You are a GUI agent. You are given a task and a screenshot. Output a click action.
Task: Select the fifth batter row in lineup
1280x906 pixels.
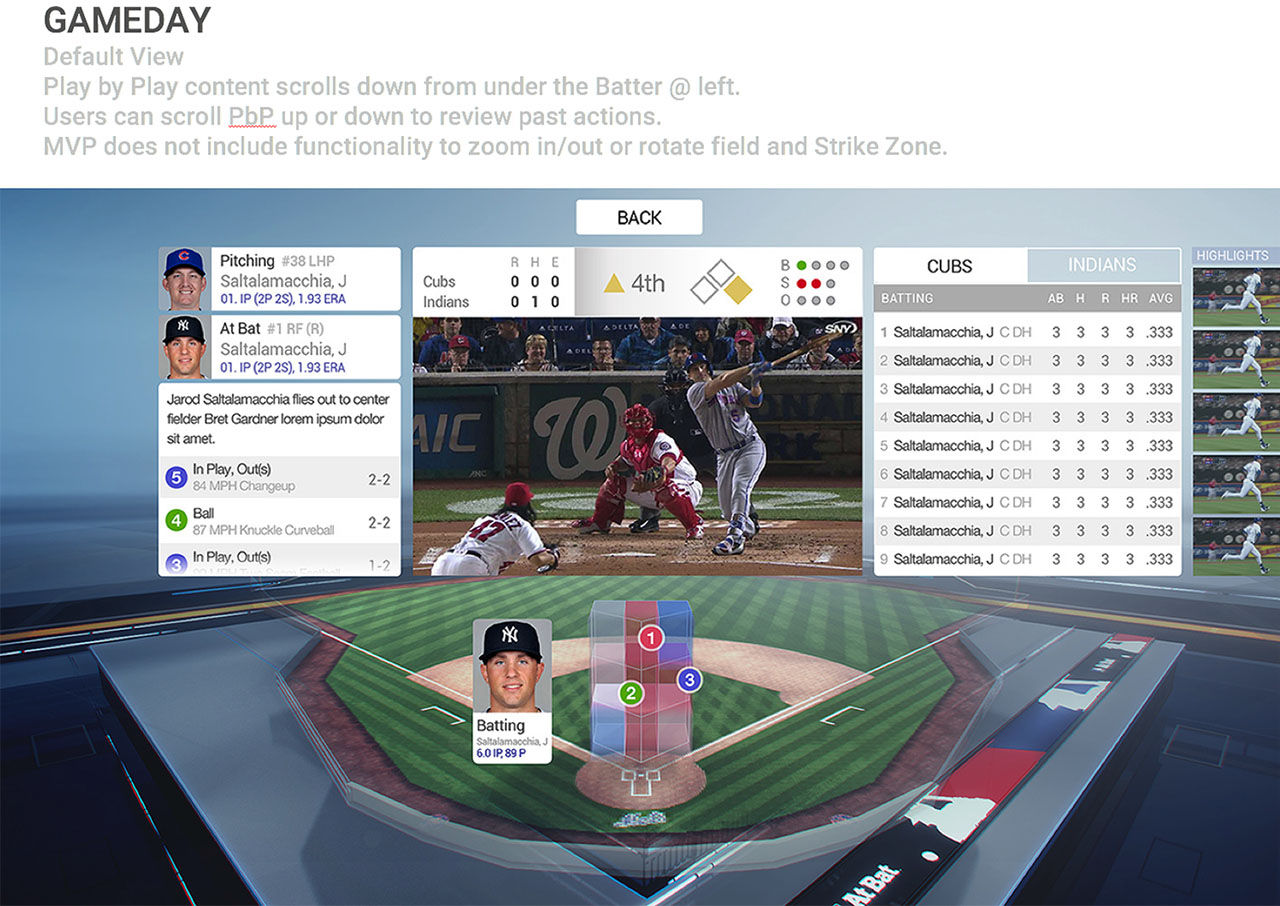[1026, 446]
